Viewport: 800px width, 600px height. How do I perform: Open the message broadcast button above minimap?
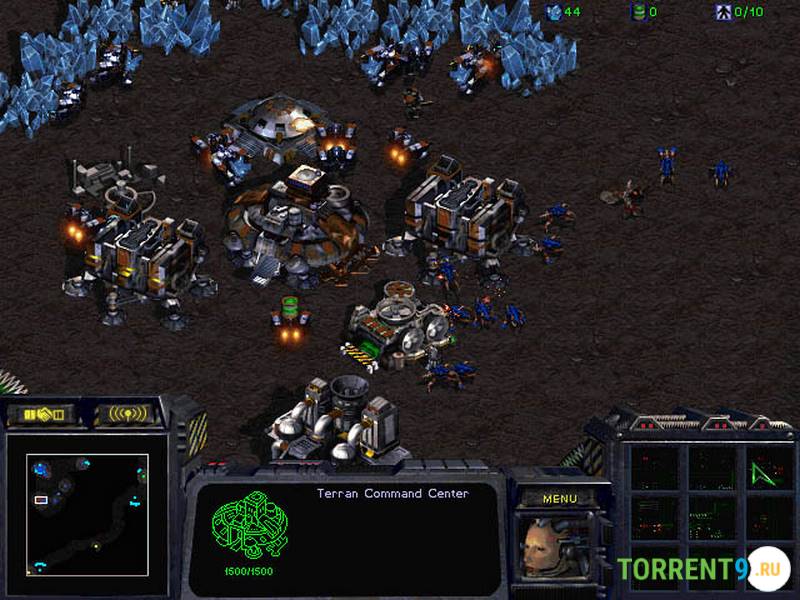[130, 413]
